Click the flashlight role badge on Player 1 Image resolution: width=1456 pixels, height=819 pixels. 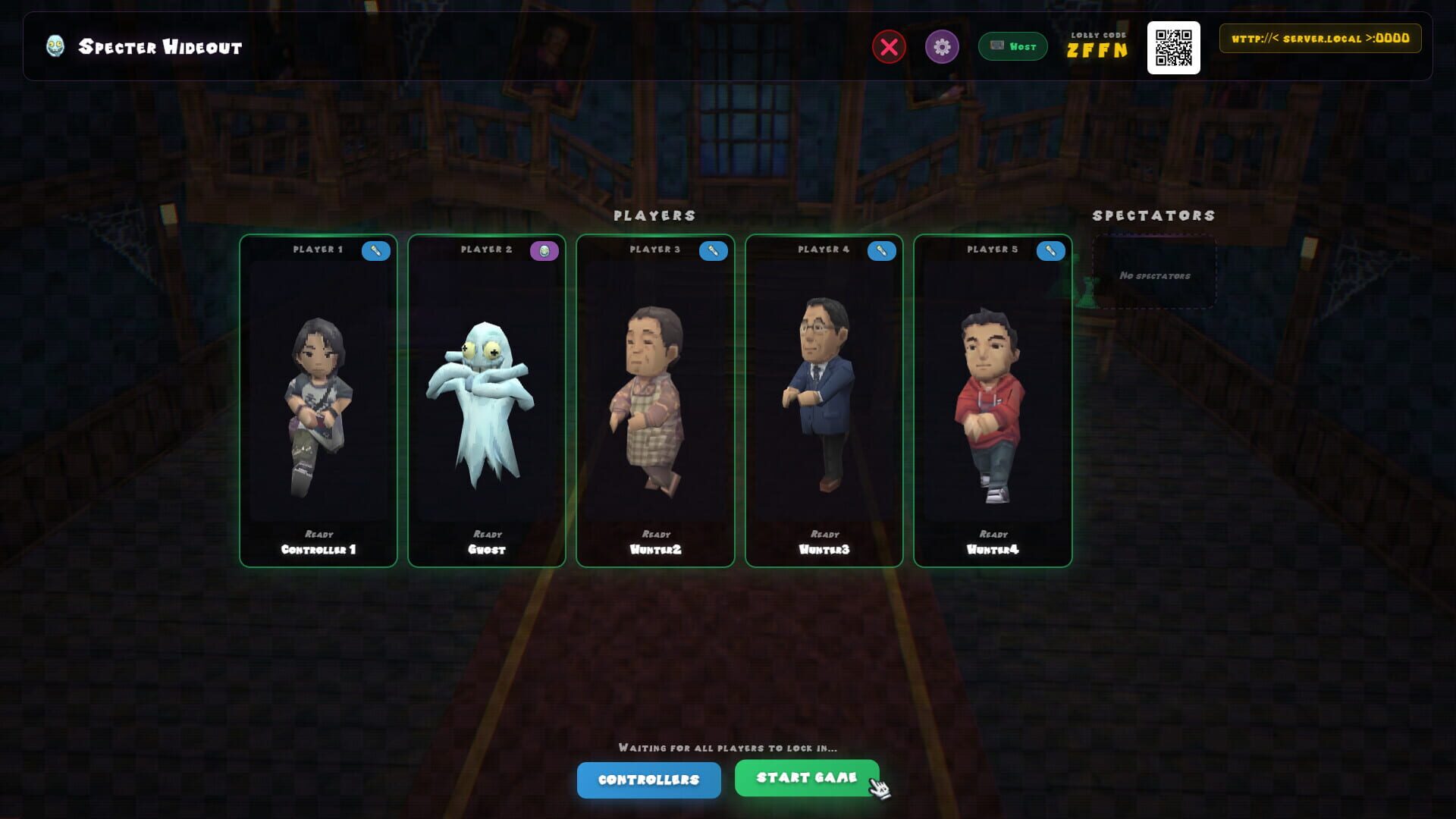[x=375, y=251]
